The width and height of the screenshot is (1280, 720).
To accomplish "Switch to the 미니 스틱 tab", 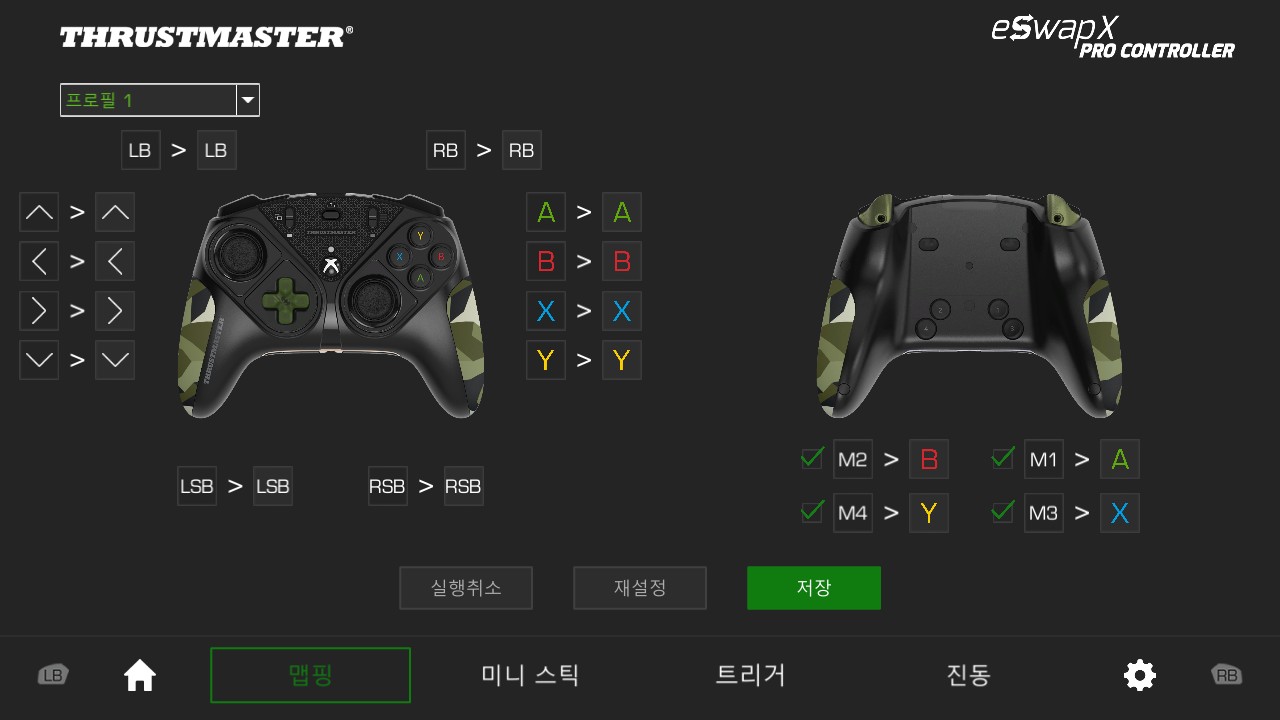I will (x=529, y=675).
